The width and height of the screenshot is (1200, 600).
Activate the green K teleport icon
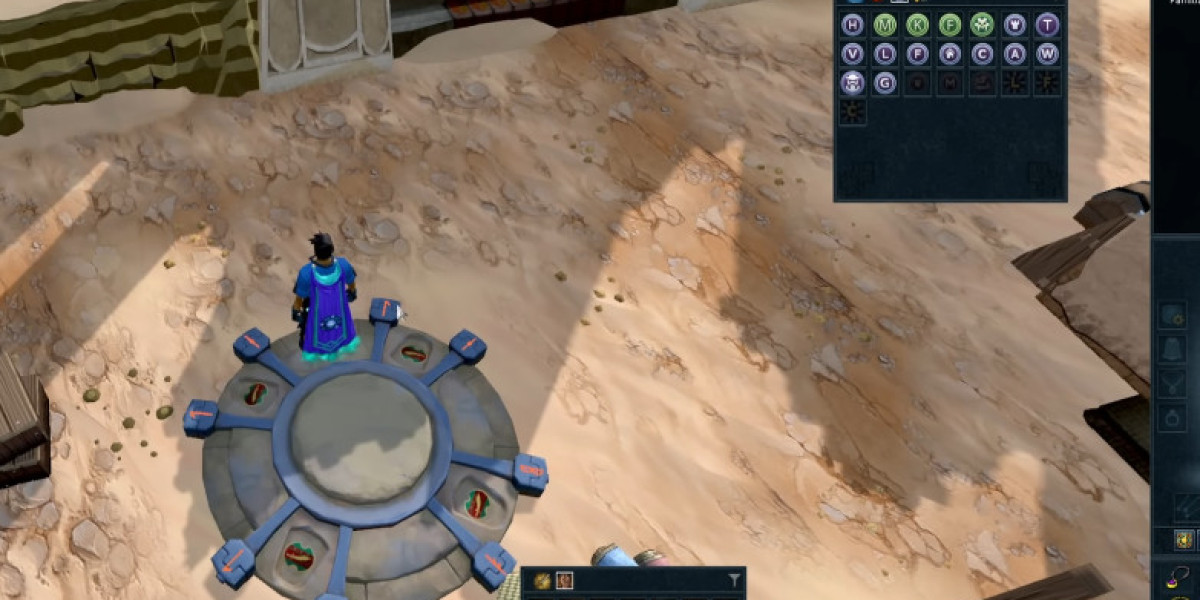918,24
